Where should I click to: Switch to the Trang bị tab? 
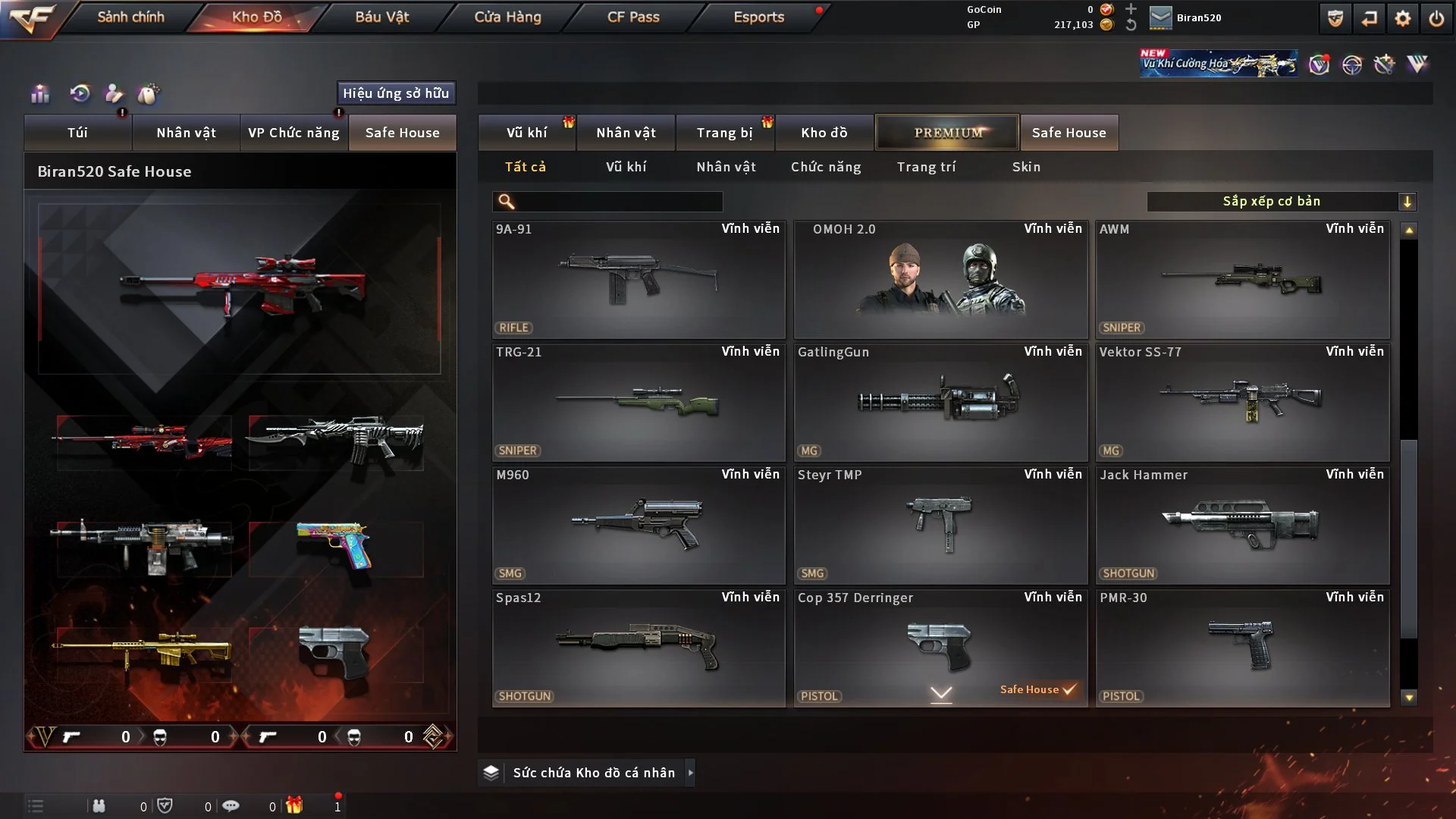click(x=724, y=133)
